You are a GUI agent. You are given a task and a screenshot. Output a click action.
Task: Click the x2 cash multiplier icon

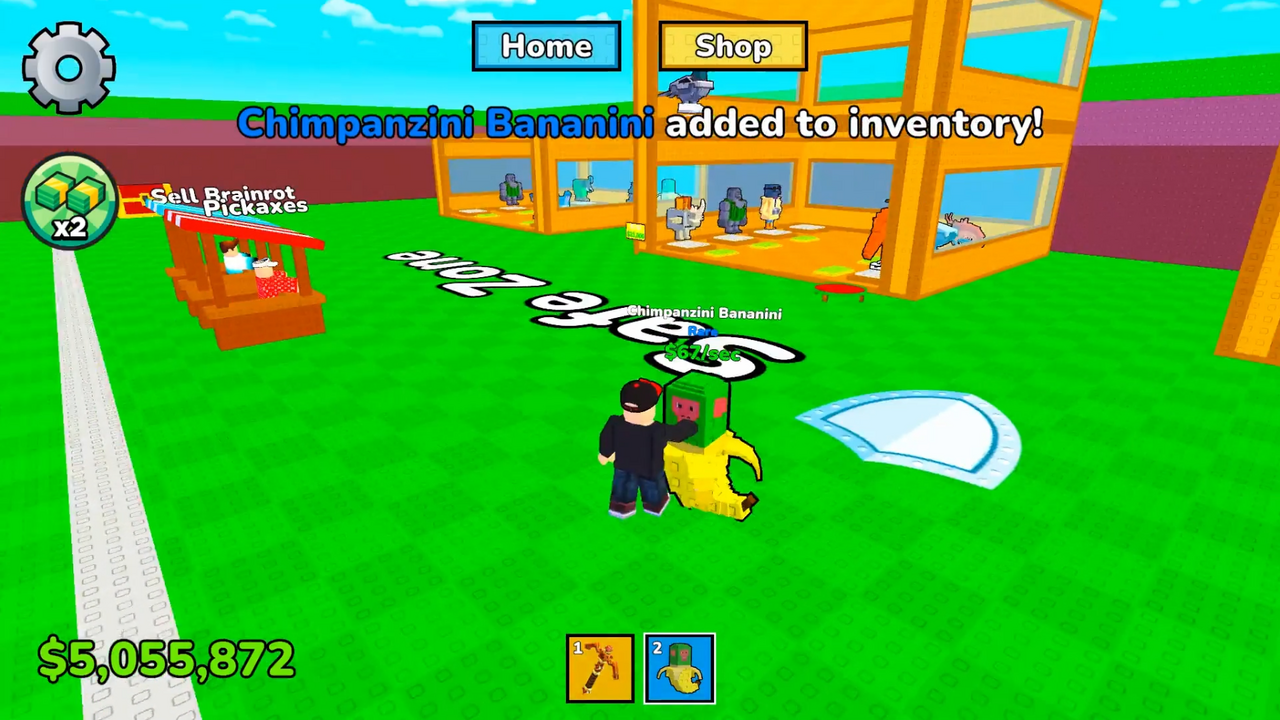coord(68,200)
